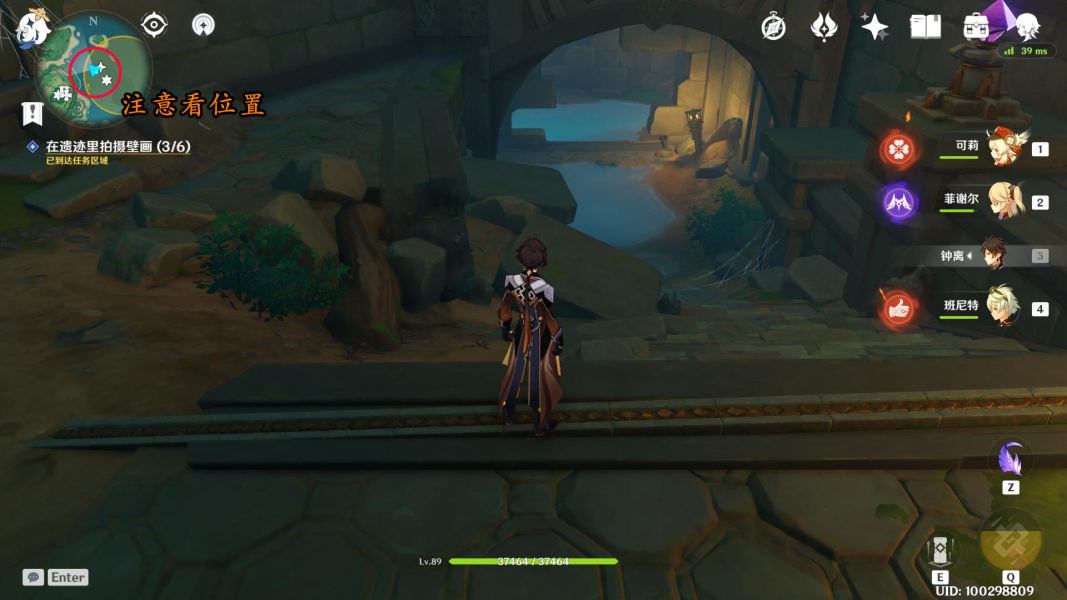Switch to party member 班尼特
This screenshot has width=1067, height=600.
pos(1001,307)
